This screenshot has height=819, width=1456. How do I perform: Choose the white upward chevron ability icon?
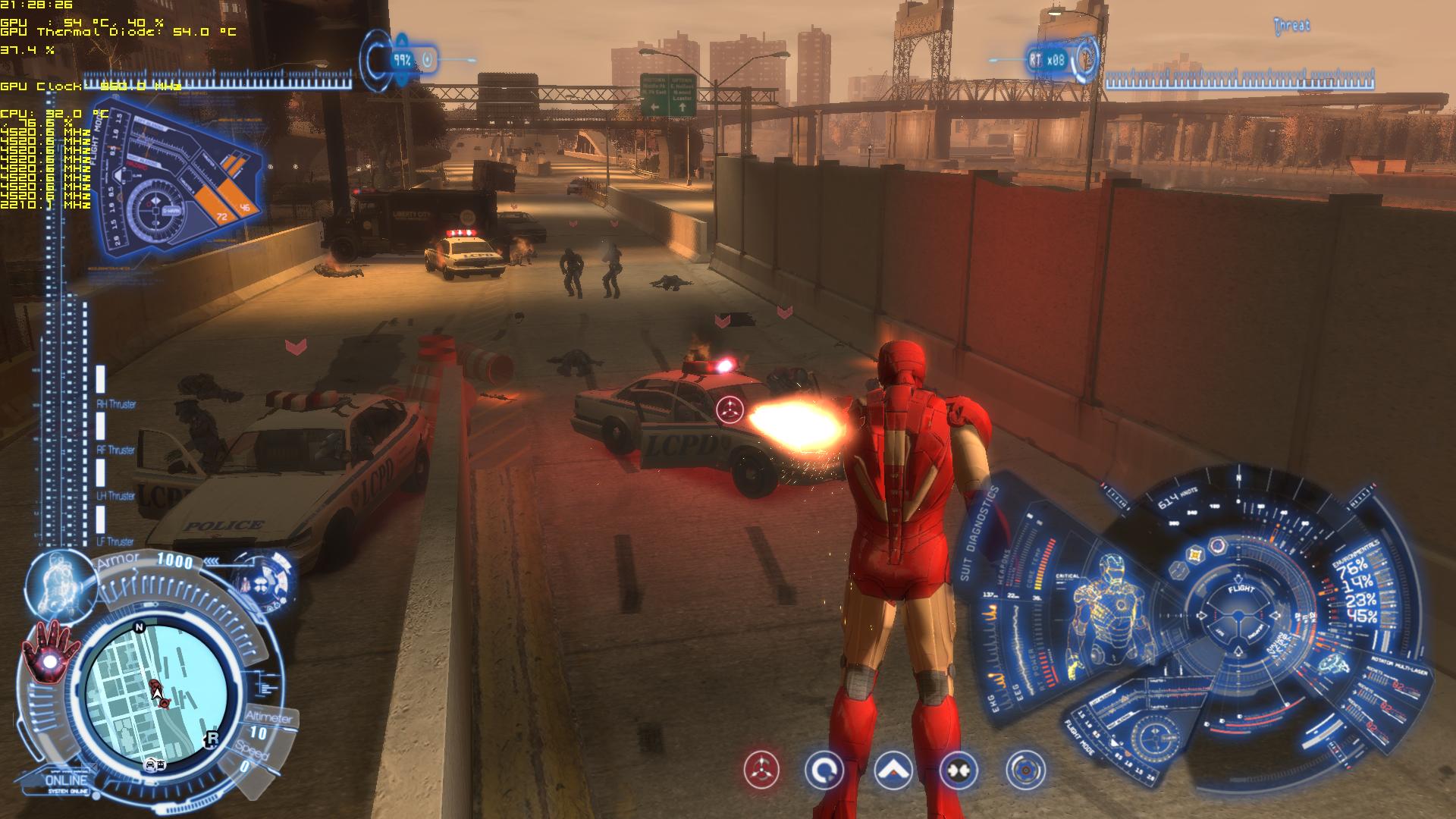893,770
